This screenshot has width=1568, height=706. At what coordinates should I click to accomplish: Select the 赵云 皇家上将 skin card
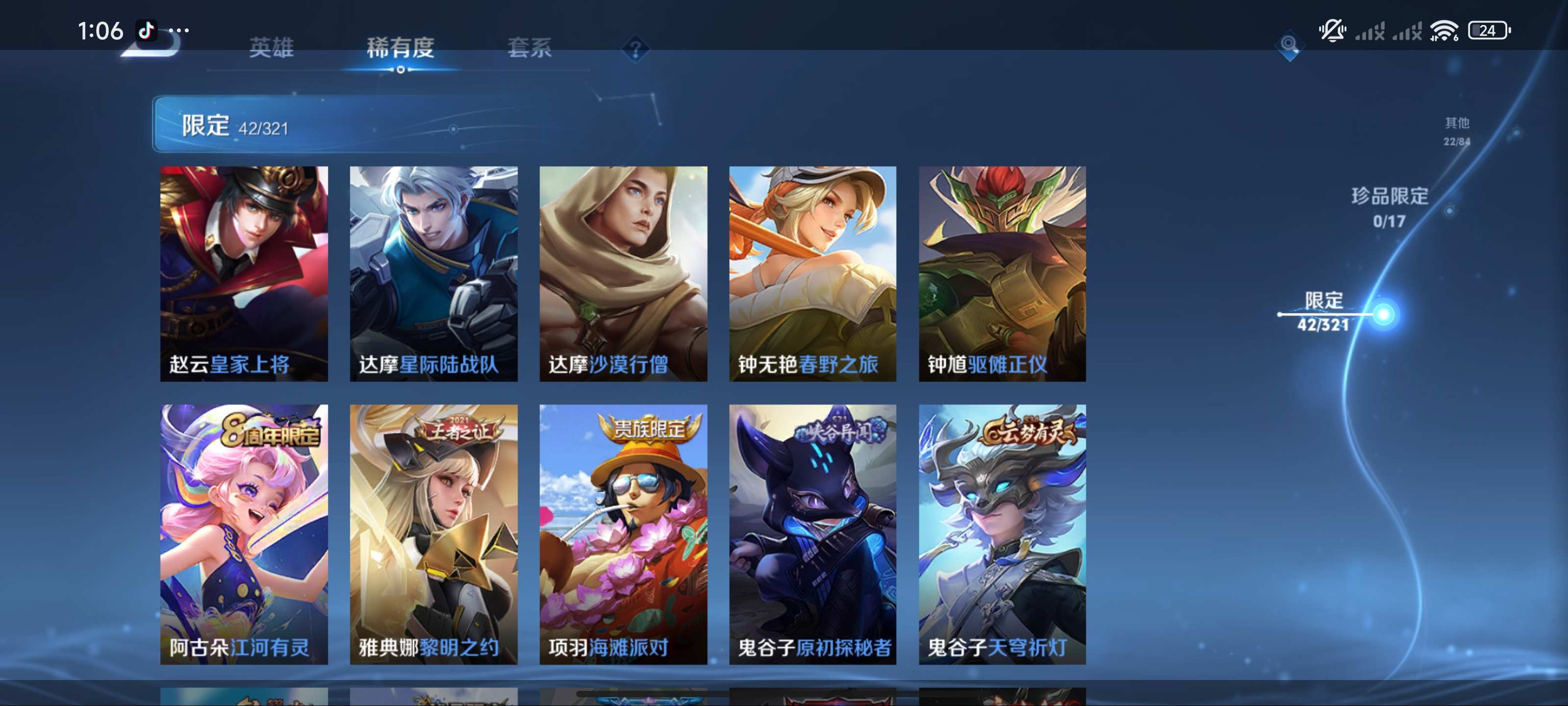[x=244, y=274]
